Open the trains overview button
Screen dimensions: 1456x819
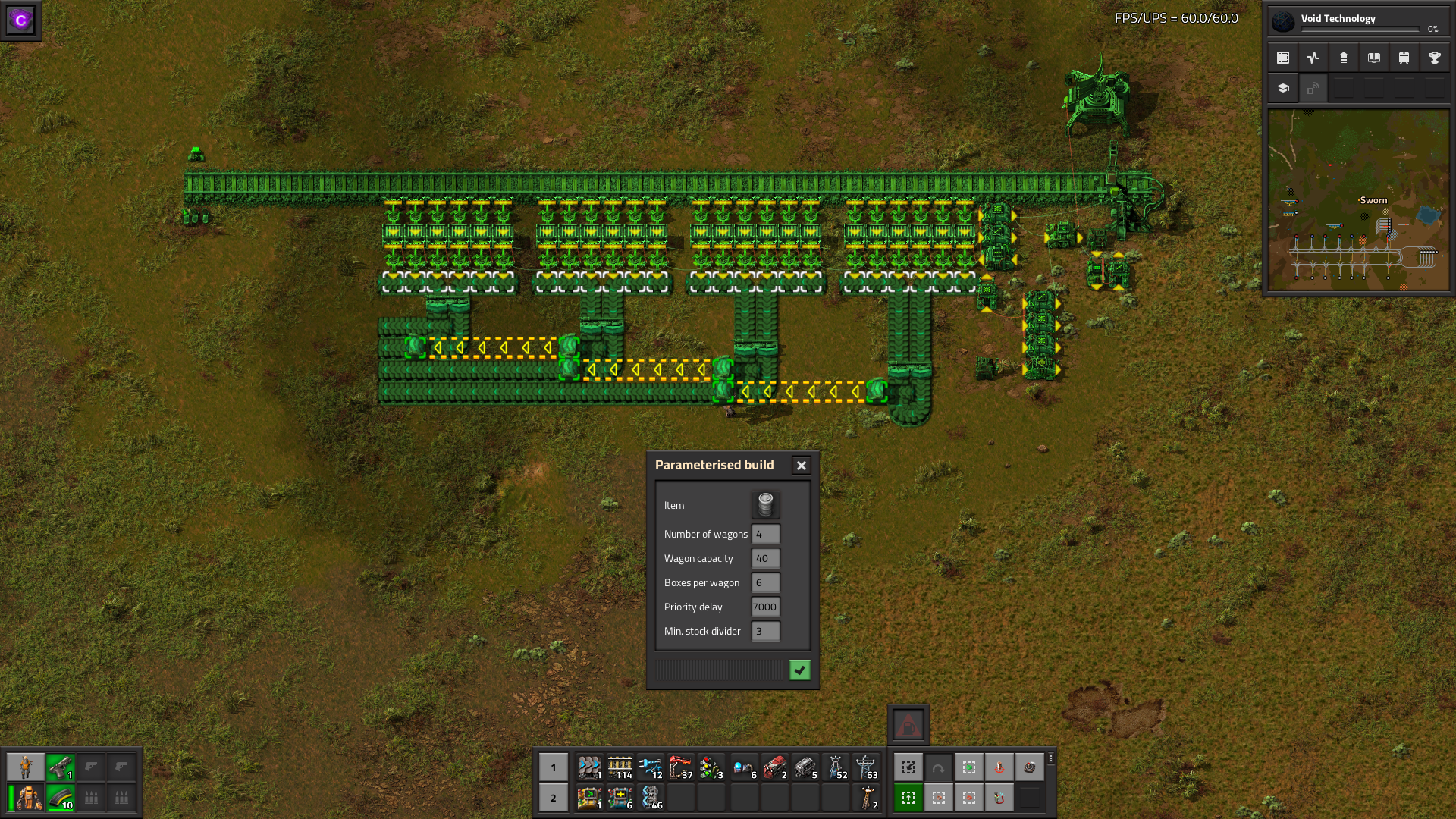[x=1404, y=58]
